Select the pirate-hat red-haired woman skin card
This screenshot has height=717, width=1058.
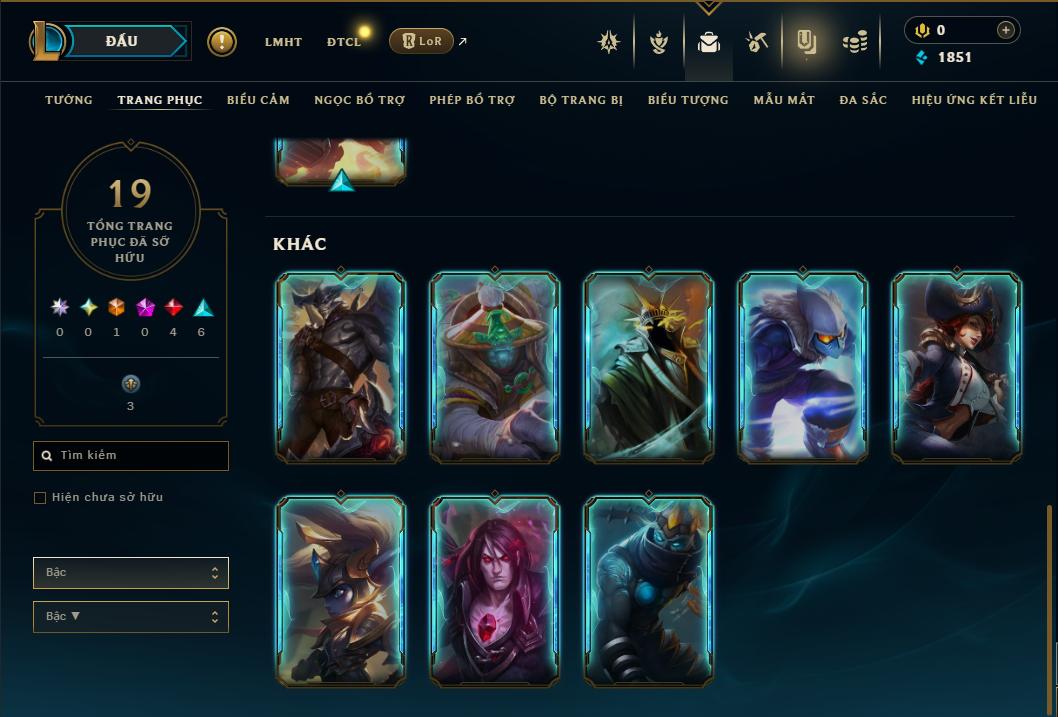click(x=957, y=367)
